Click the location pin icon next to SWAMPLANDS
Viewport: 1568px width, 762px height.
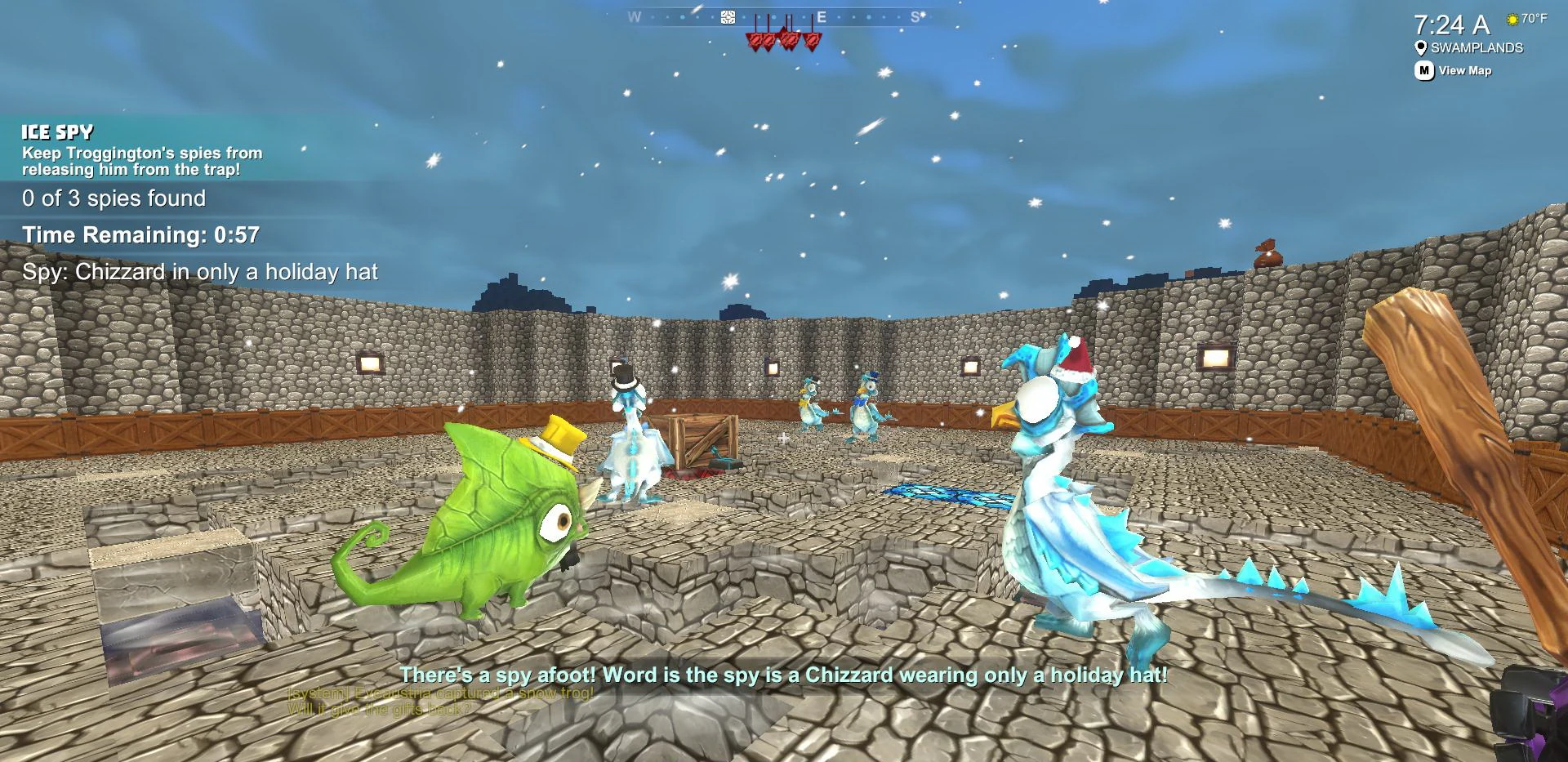[1421, 47]
